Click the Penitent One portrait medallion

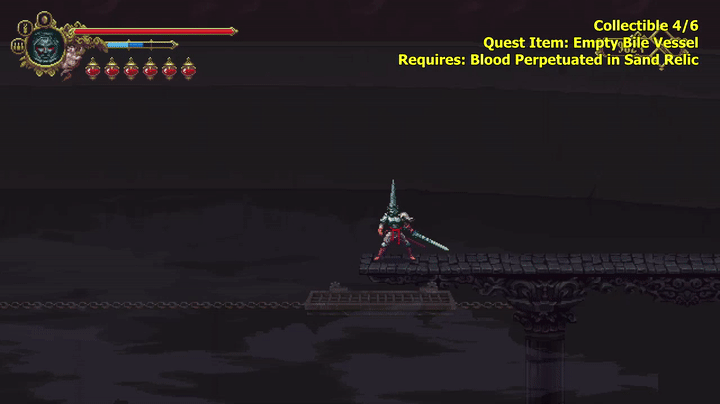(45, 45)
